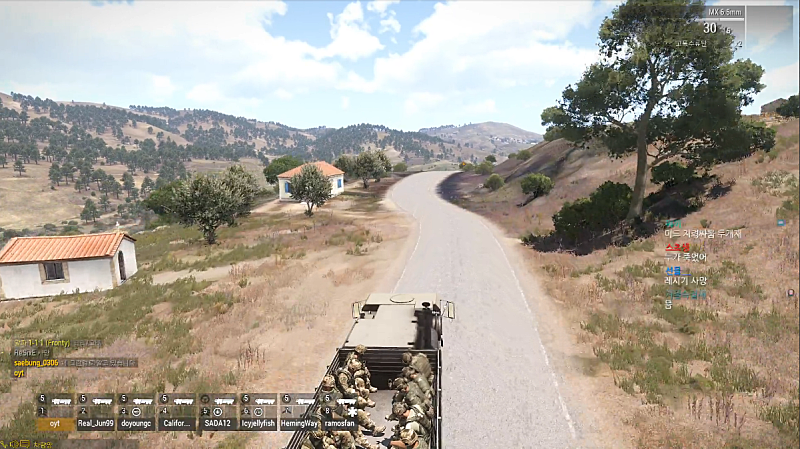Choose the HemingWay squad slot

(x=299, y=422)
